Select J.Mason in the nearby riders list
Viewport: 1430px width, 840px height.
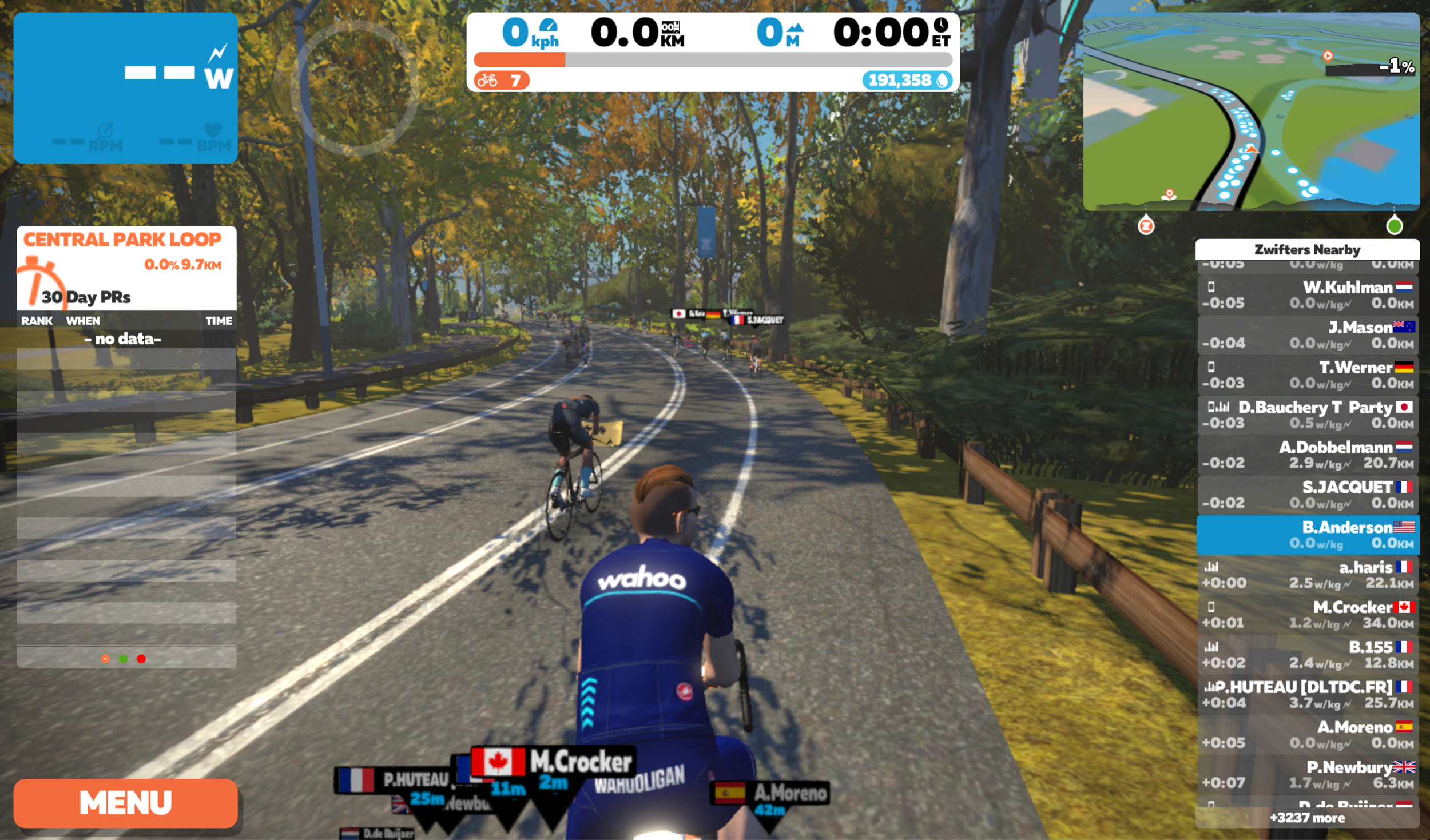point(1308,335)
